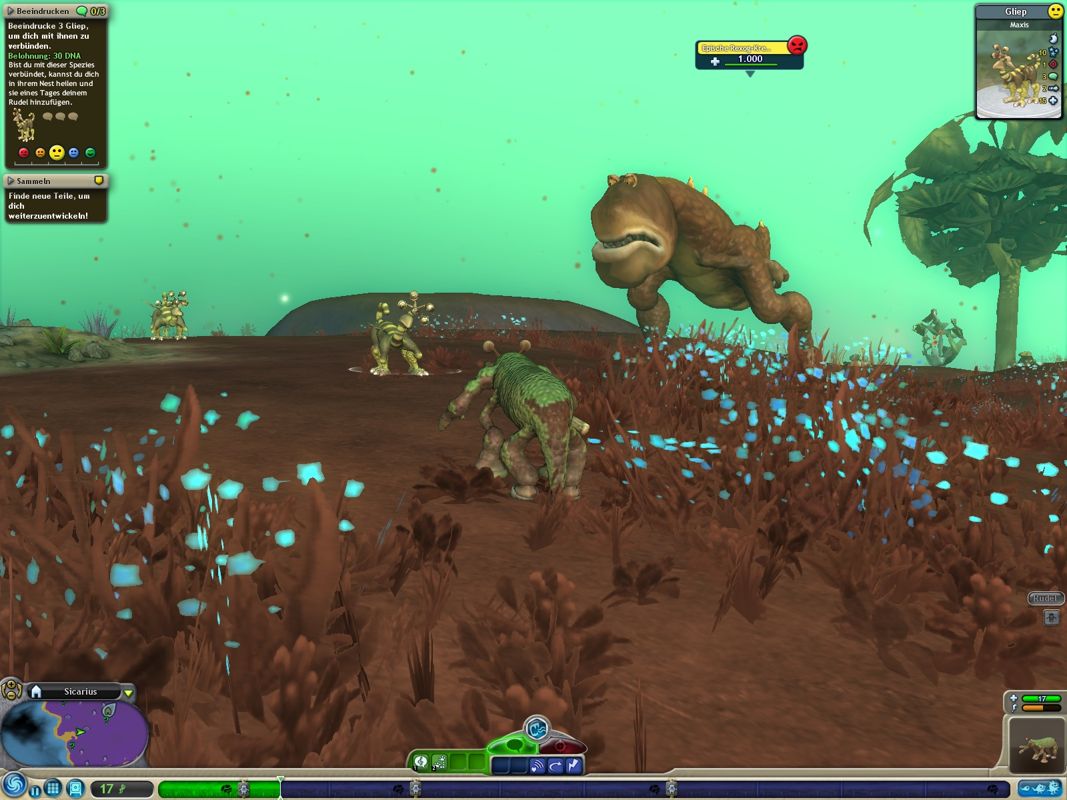Image resolution: width=1067 pixels, height=800 pixels.
Task: Activate the sprint lightning ability
Action: pos(573,766)
